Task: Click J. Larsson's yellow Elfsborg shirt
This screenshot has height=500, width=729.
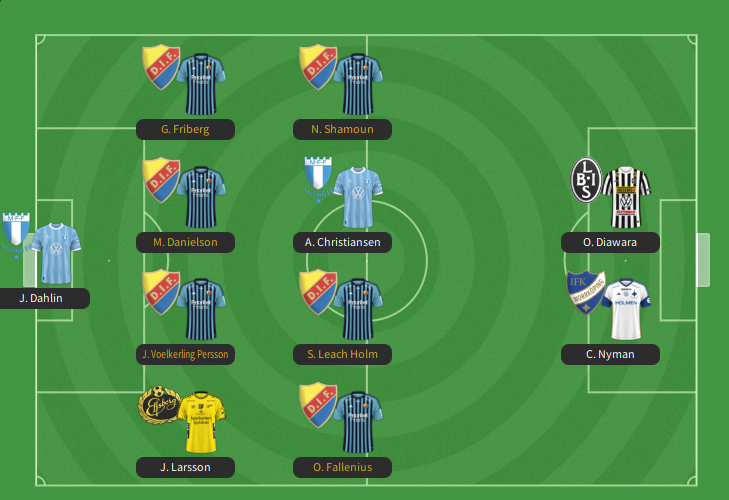Action: pyautogui.click(x=202, y=423)
